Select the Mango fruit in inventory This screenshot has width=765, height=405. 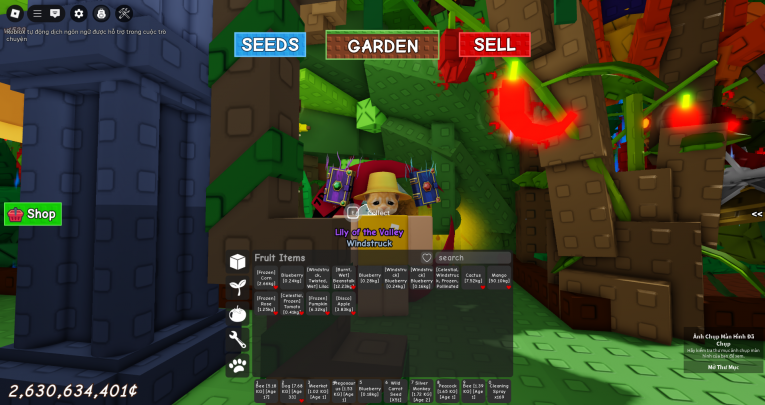pyautogui.click(x=500, y=278)
